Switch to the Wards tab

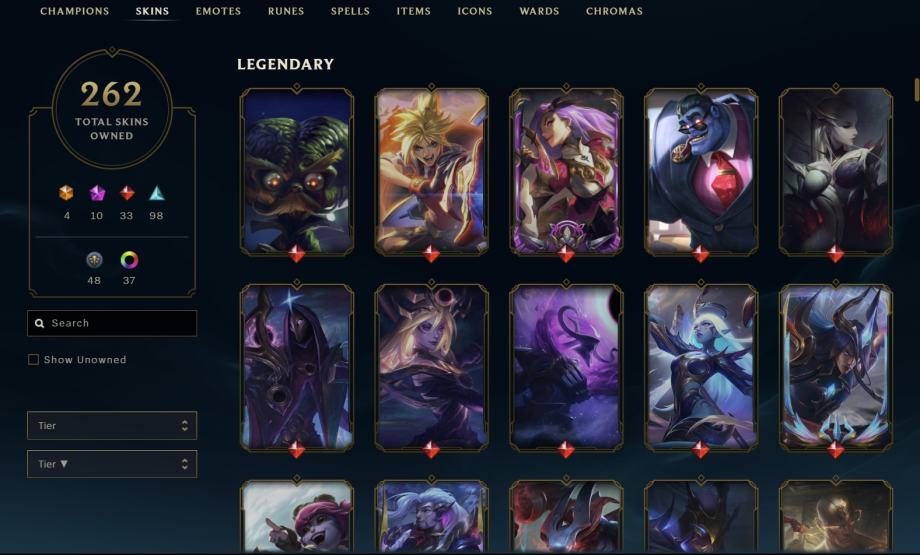(x=539, y=12)
